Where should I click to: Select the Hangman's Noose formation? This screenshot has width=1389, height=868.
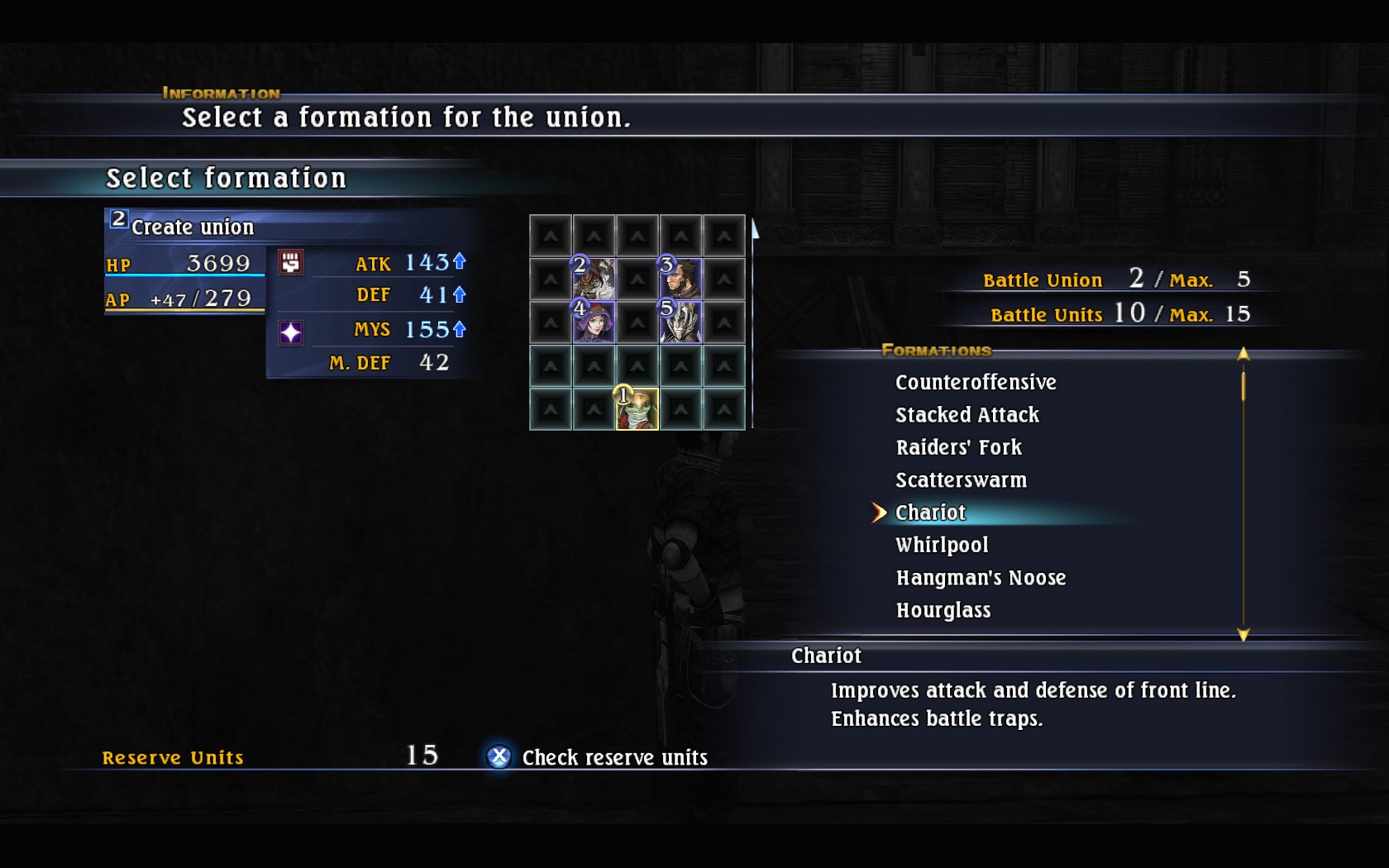981,578
